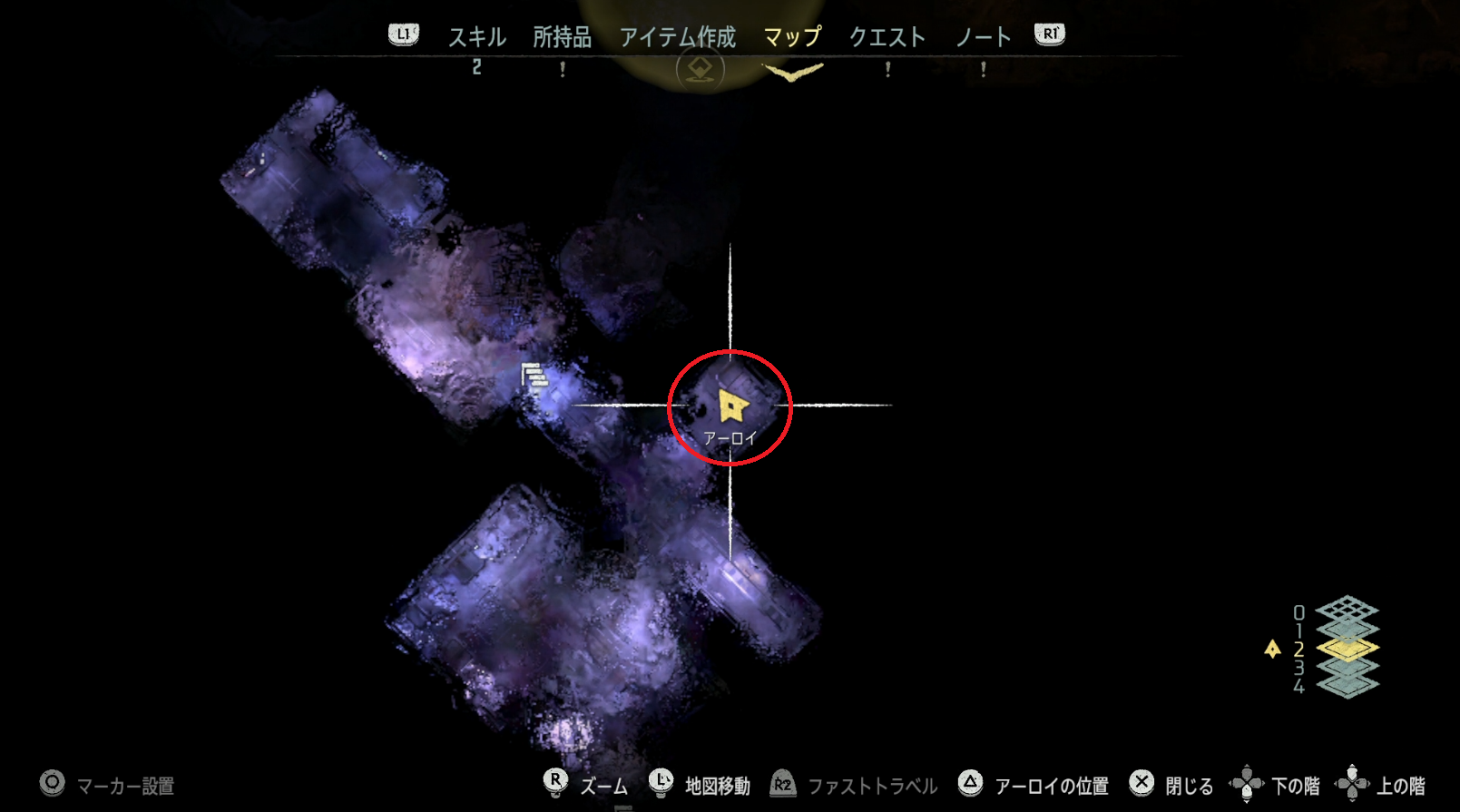This screenshot has height=812, width=1460.
Task: Click the 閉じる close control
Action: pyautogui.click(x=1141, y=781)
